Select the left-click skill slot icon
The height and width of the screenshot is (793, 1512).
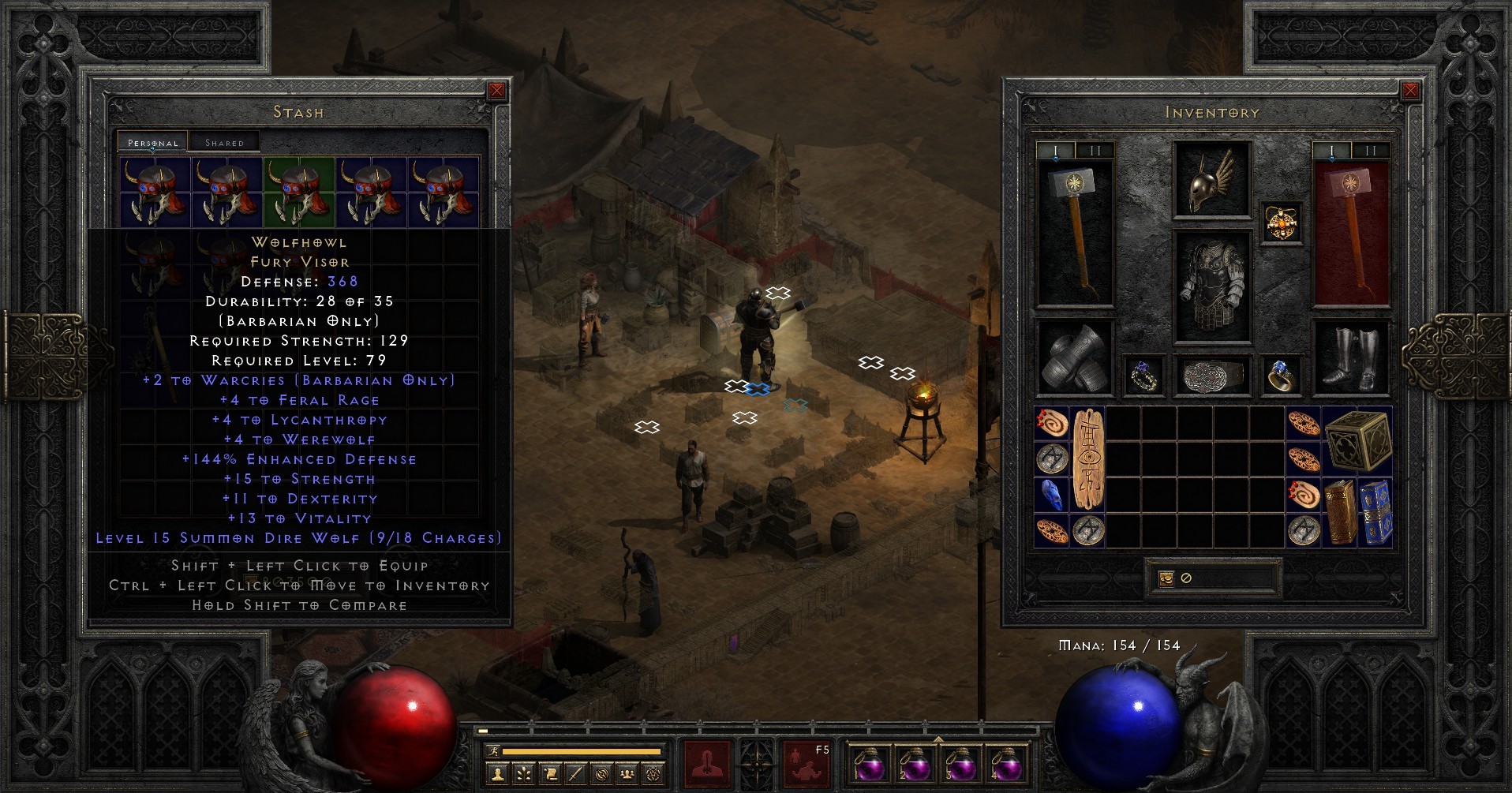(707, 764)
